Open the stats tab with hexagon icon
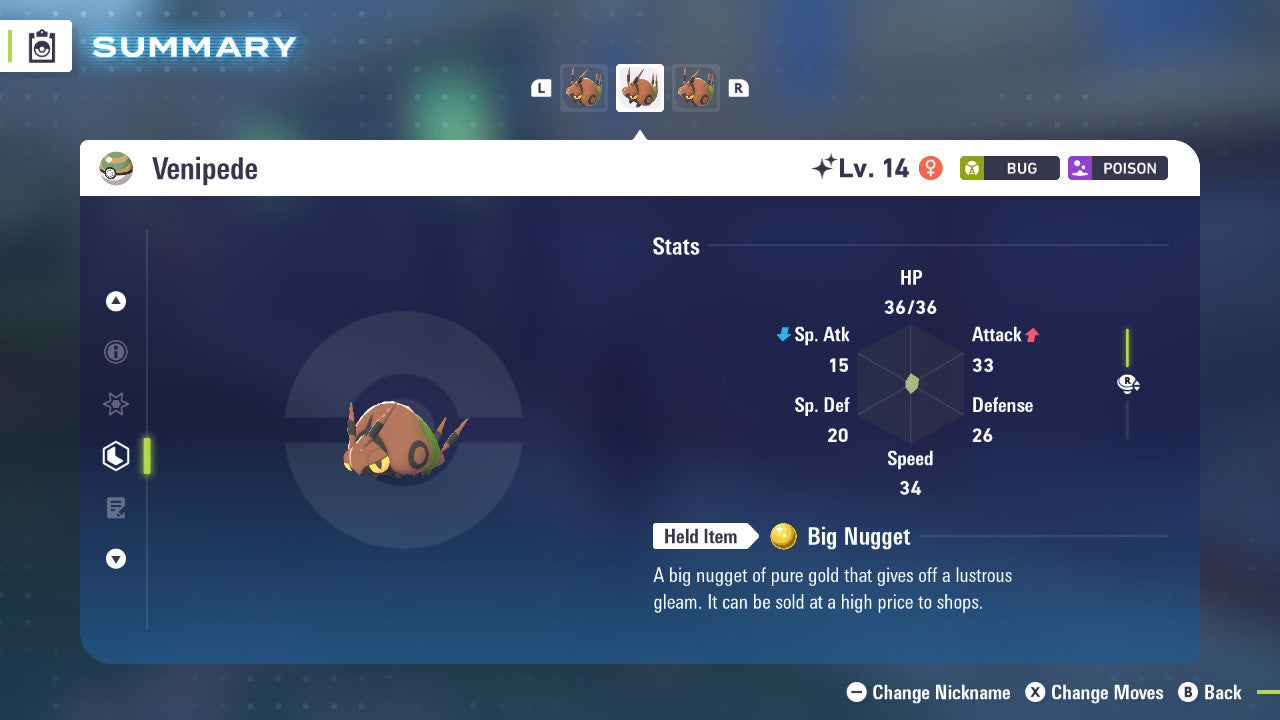The image size is (1280, 720). coord(116,455)
